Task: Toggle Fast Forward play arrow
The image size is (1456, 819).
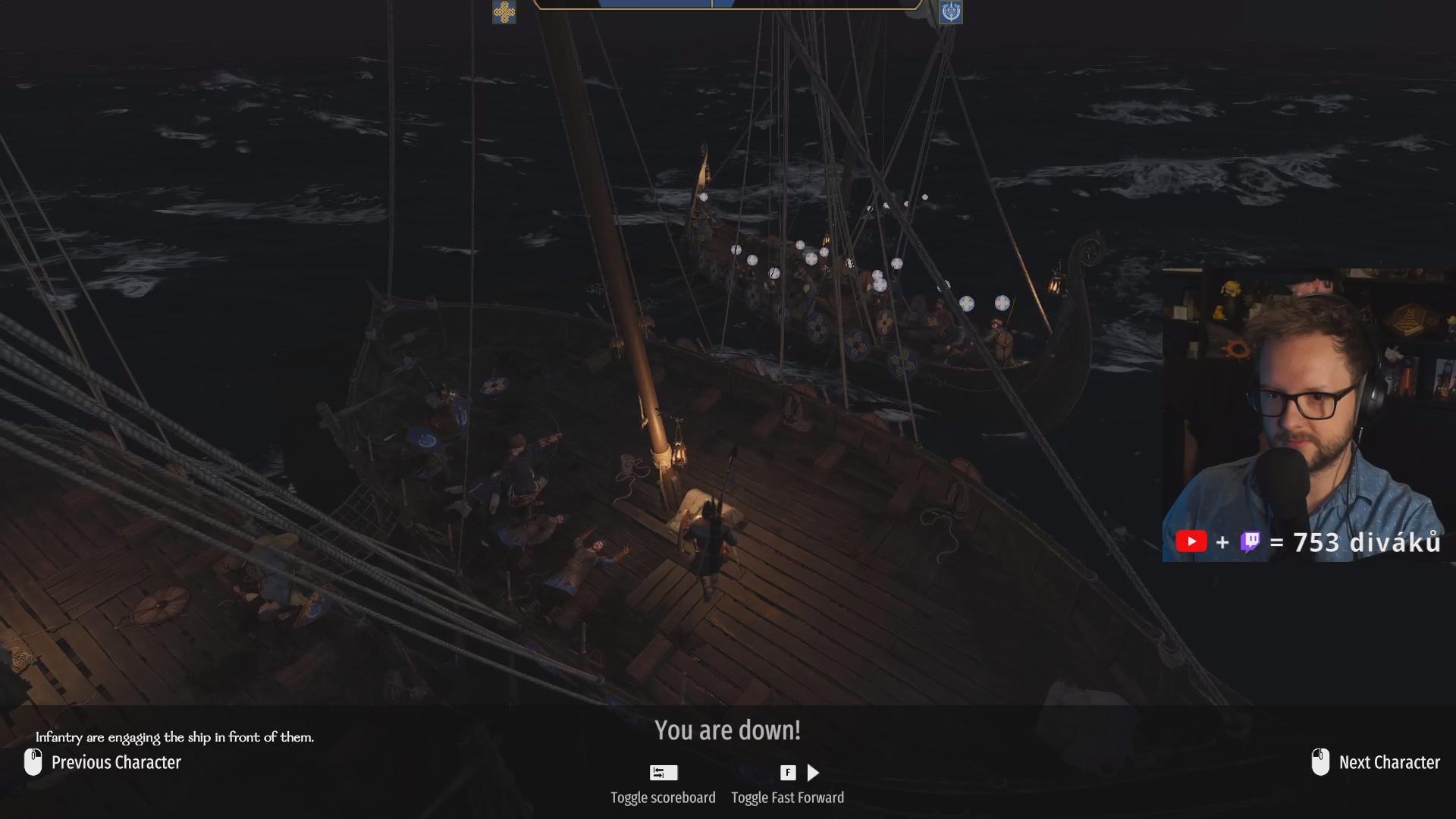Action: tap(813, 773)
